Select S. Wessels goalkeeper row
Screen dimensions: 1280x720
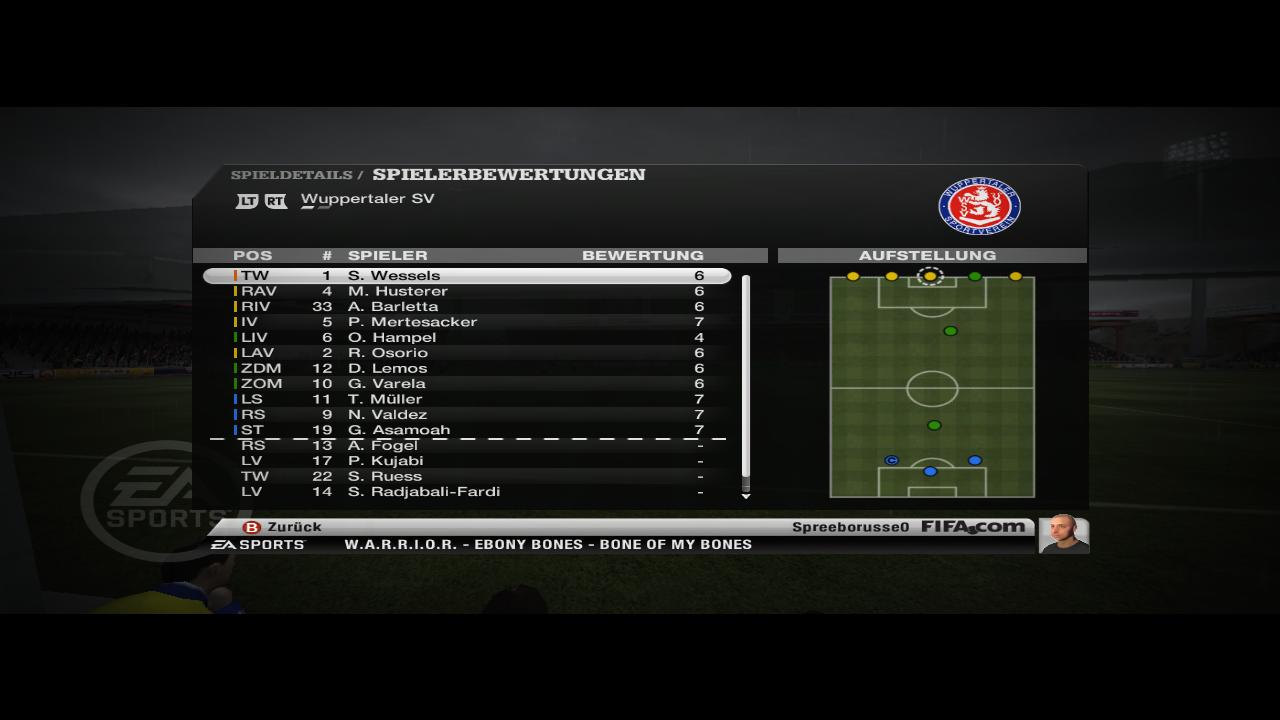coord(467,276)
